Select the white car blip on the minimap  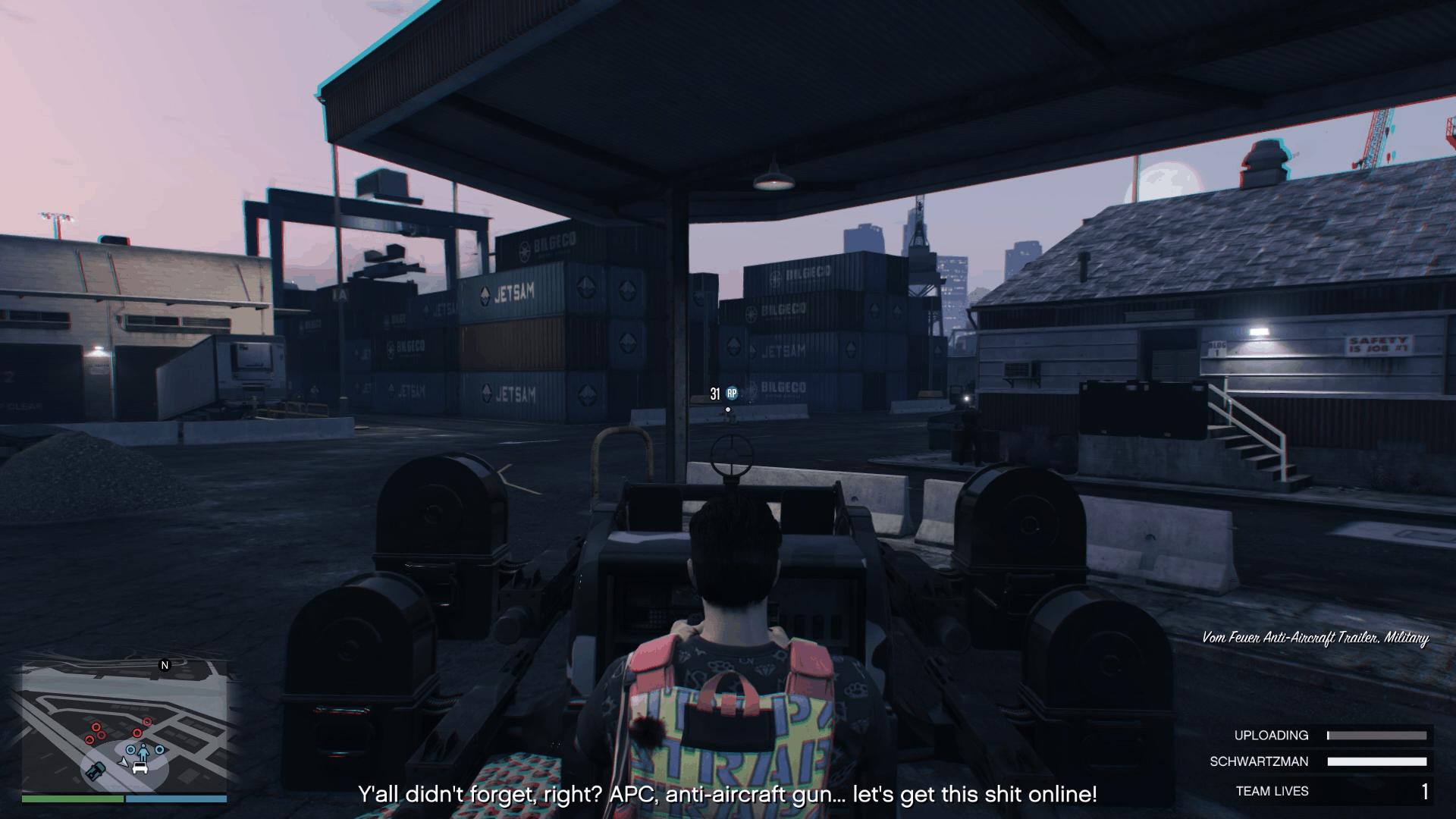pos(140,767)
